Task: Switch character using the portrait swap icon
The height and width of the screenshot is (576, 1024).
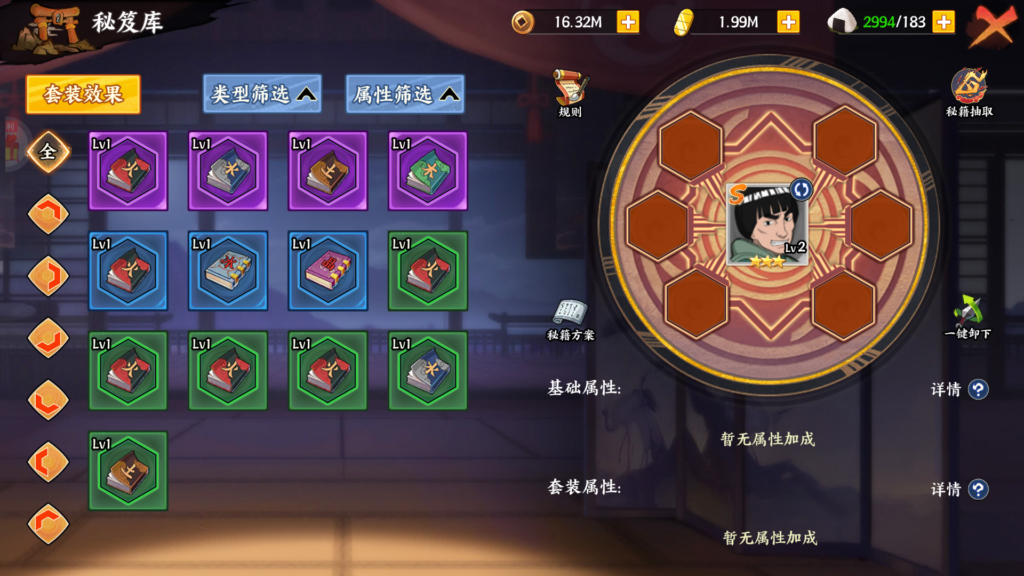Action: [800, 189]
